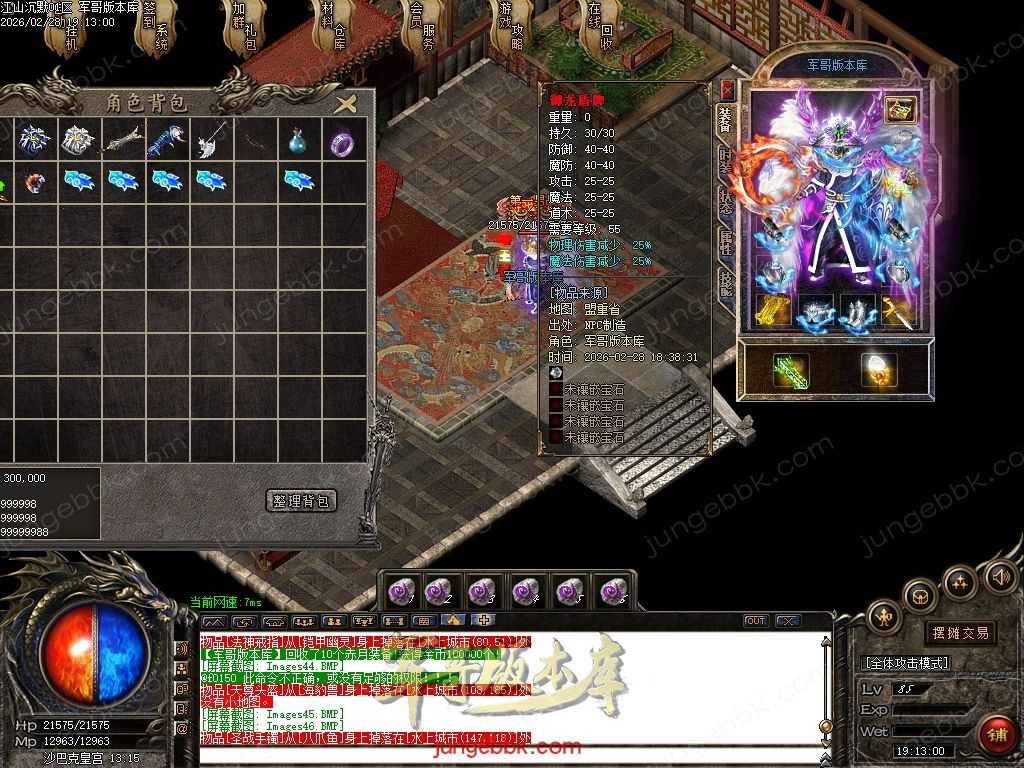Open the 在线回收 online recycle banner
The image size is (1024, 768).
[x=600, y=27]
